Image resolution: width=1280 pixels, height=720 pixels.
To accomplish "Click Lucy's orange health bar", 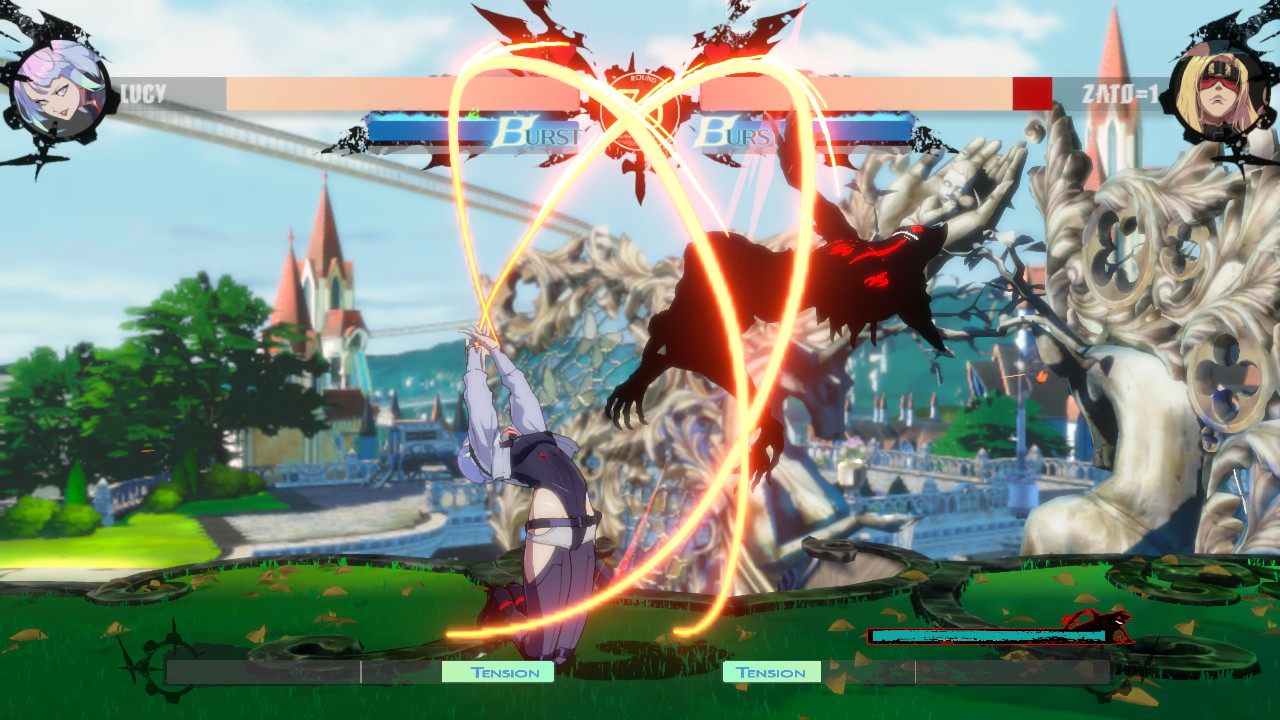I will pos(400,93).
